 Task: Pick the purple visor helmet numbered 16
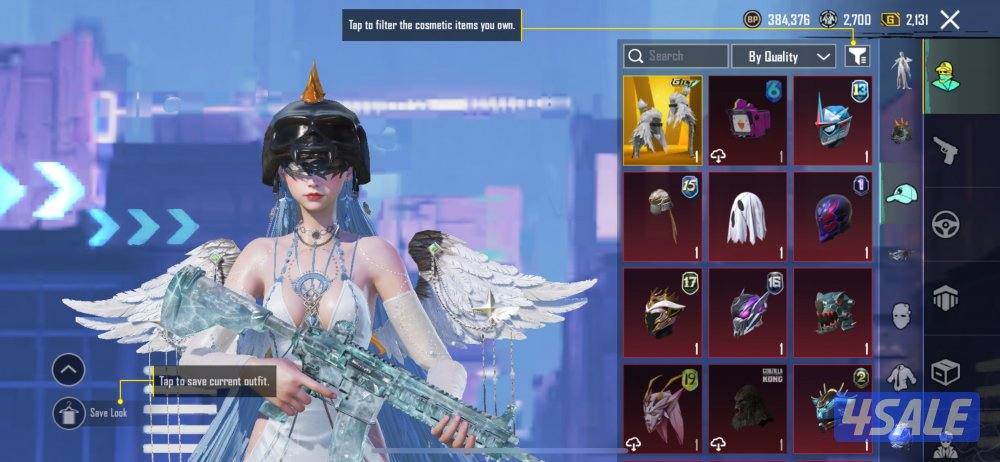click(747, 310)
